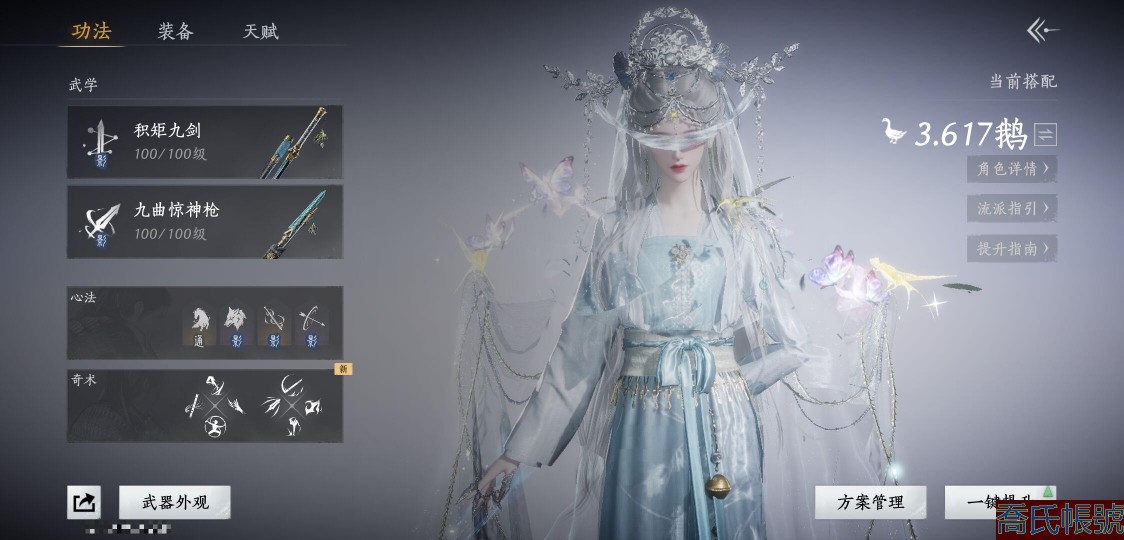Viewport: 1124px width, 540px height.
Task: Click the share icon button
Action: pyautogui.click(x=84, y=502)
